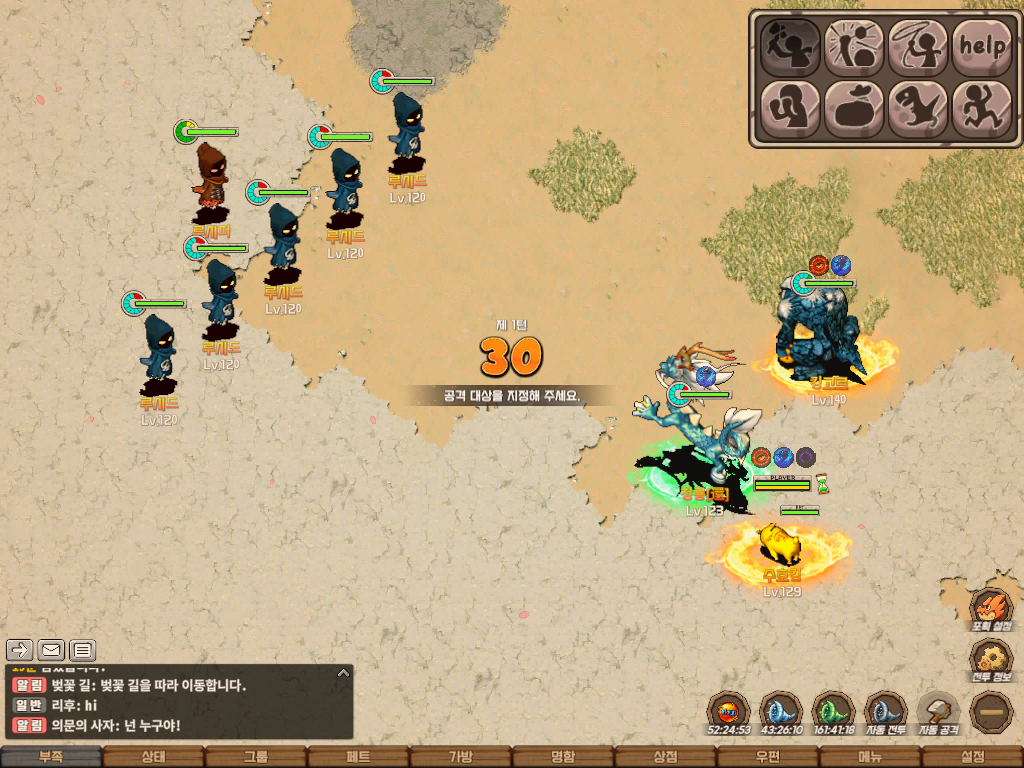Screen dimensions: 1024x768
Task: Open 포획 설정 capture settings
Action: pos(991,609)
